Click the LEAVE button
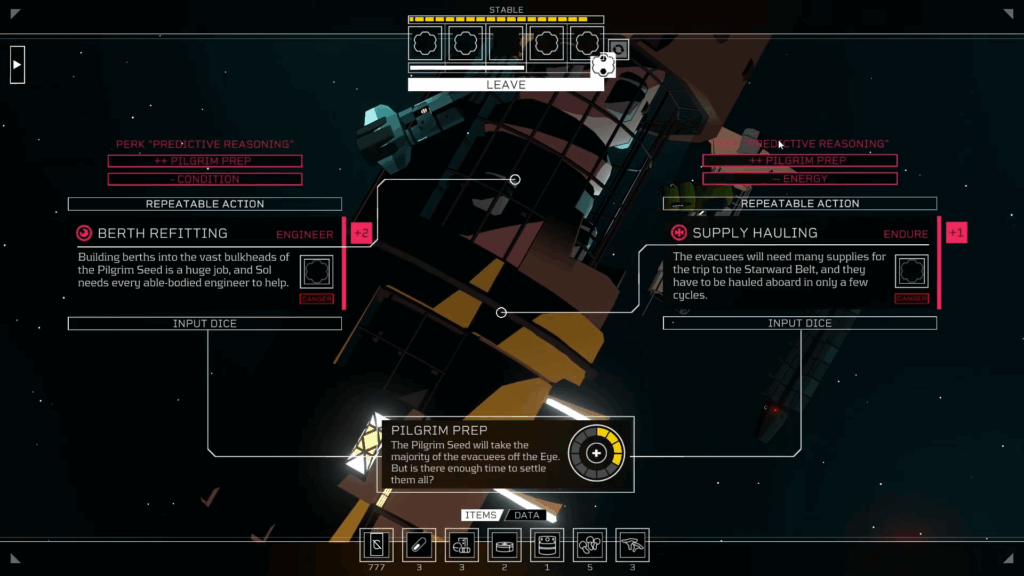Screen dimensions: 1024x576 [x=505, y=85]
